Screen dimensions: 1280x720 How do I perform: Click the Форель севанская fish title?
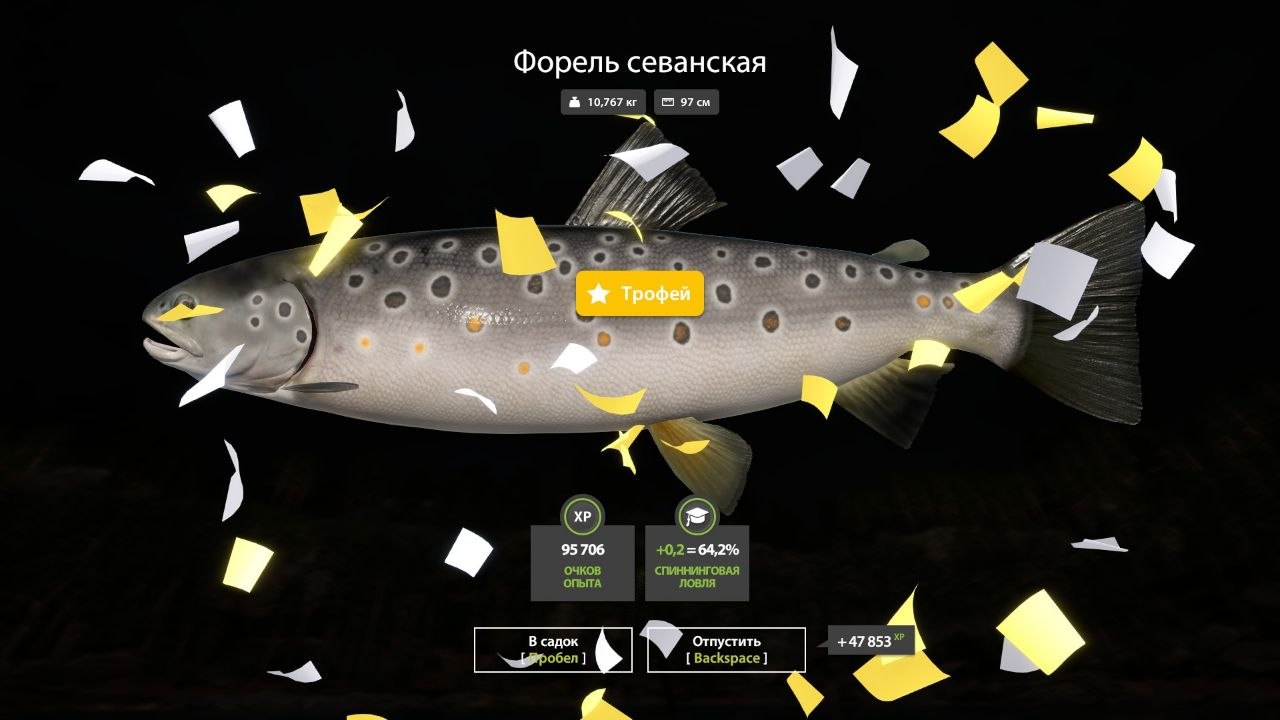click(x=640, y=62)
